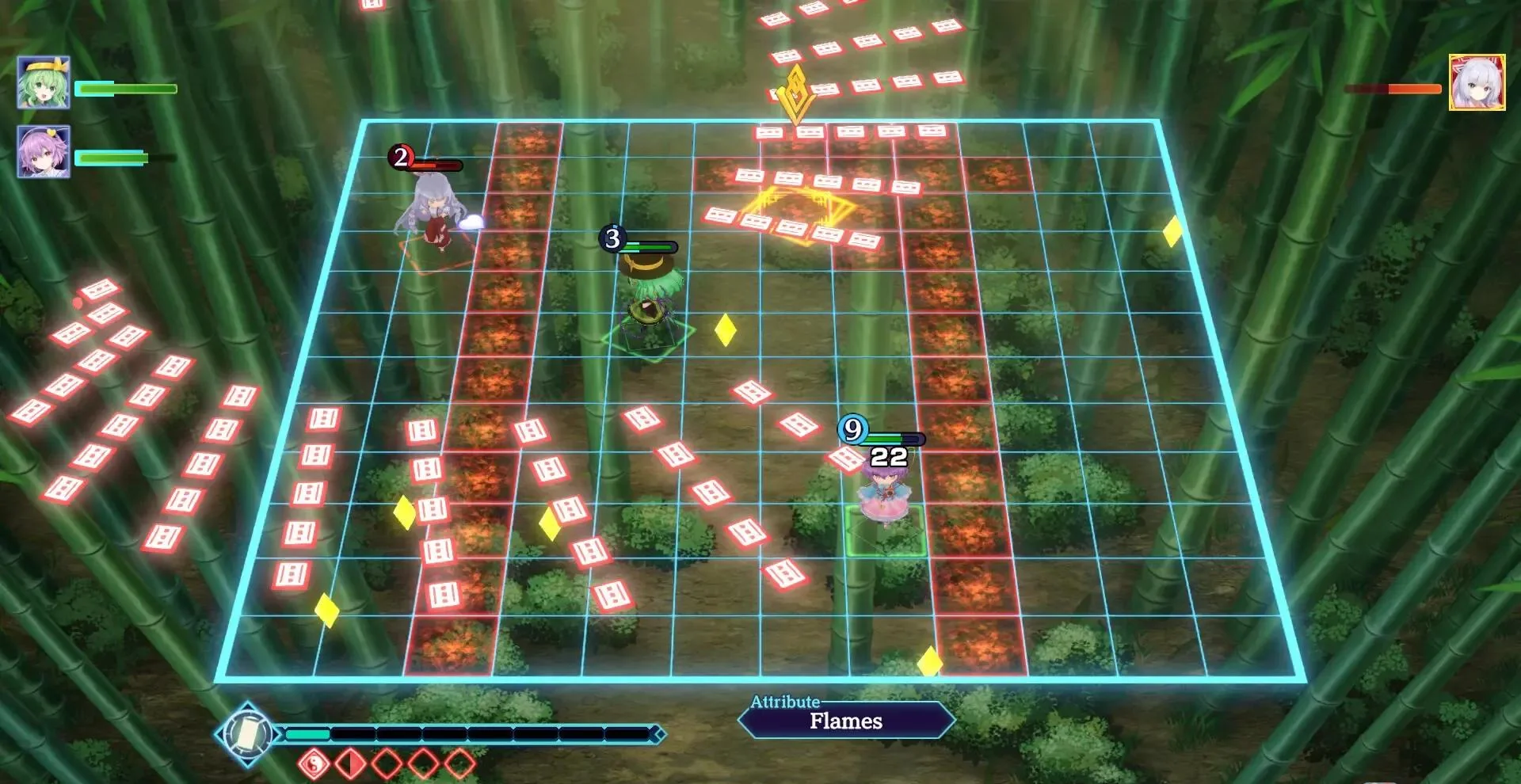Click the Flames attribute panel
The image size is (1521, 784).
(x=845, y=721)
